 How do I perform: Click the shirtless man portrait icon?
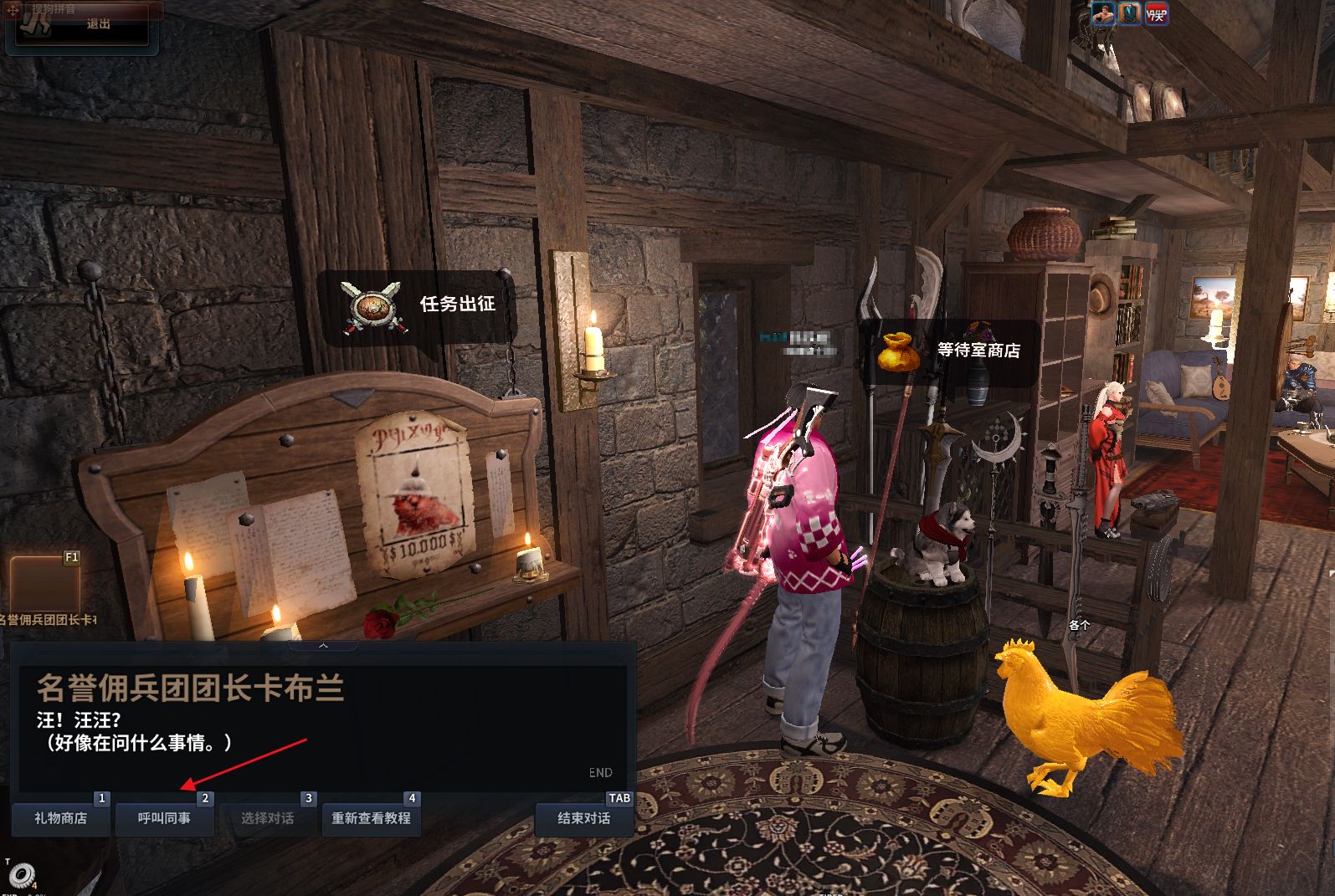[x=1103, y=13]
